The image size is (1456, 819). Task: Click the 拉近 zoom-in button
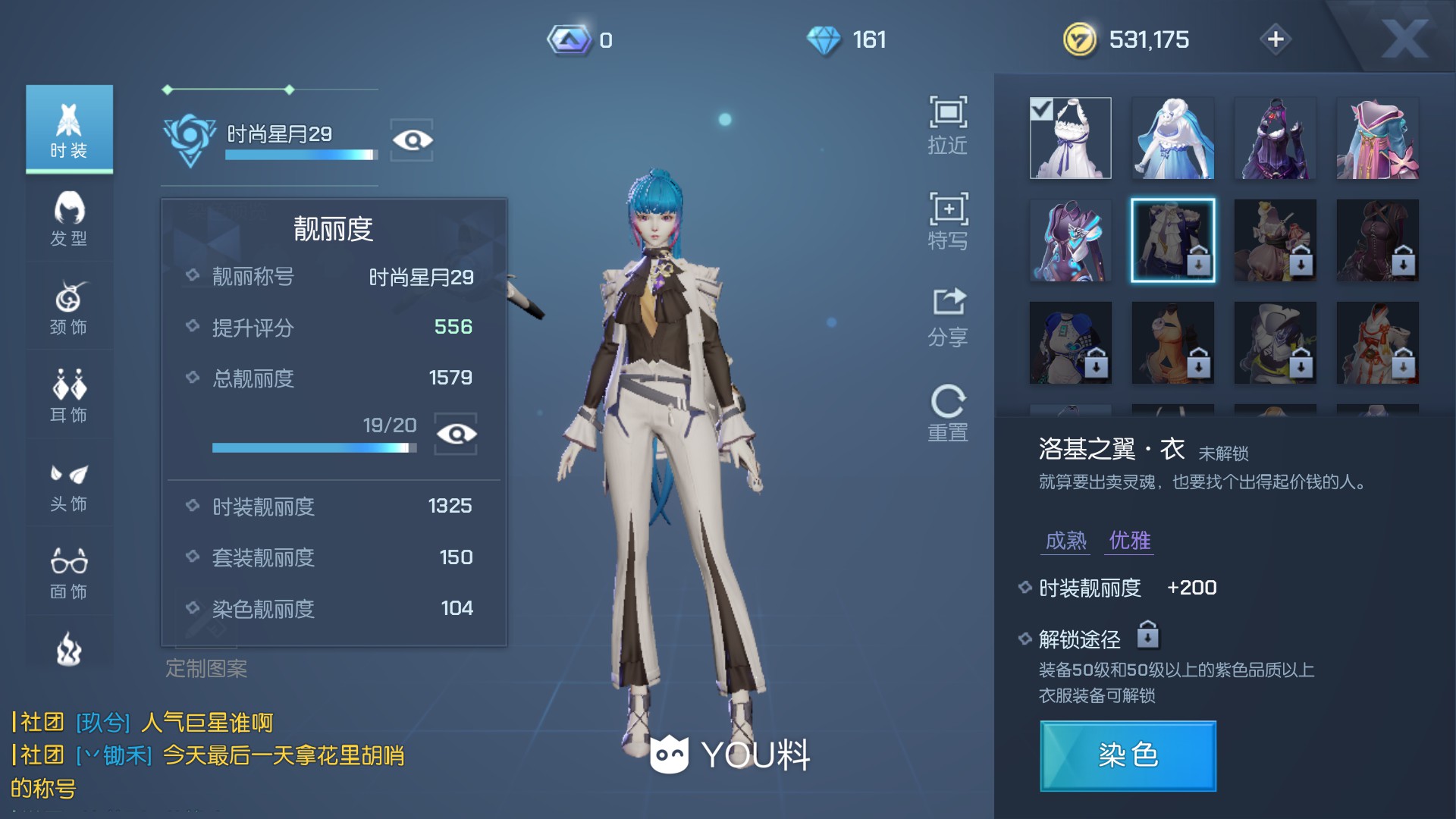tap(948, 125)
